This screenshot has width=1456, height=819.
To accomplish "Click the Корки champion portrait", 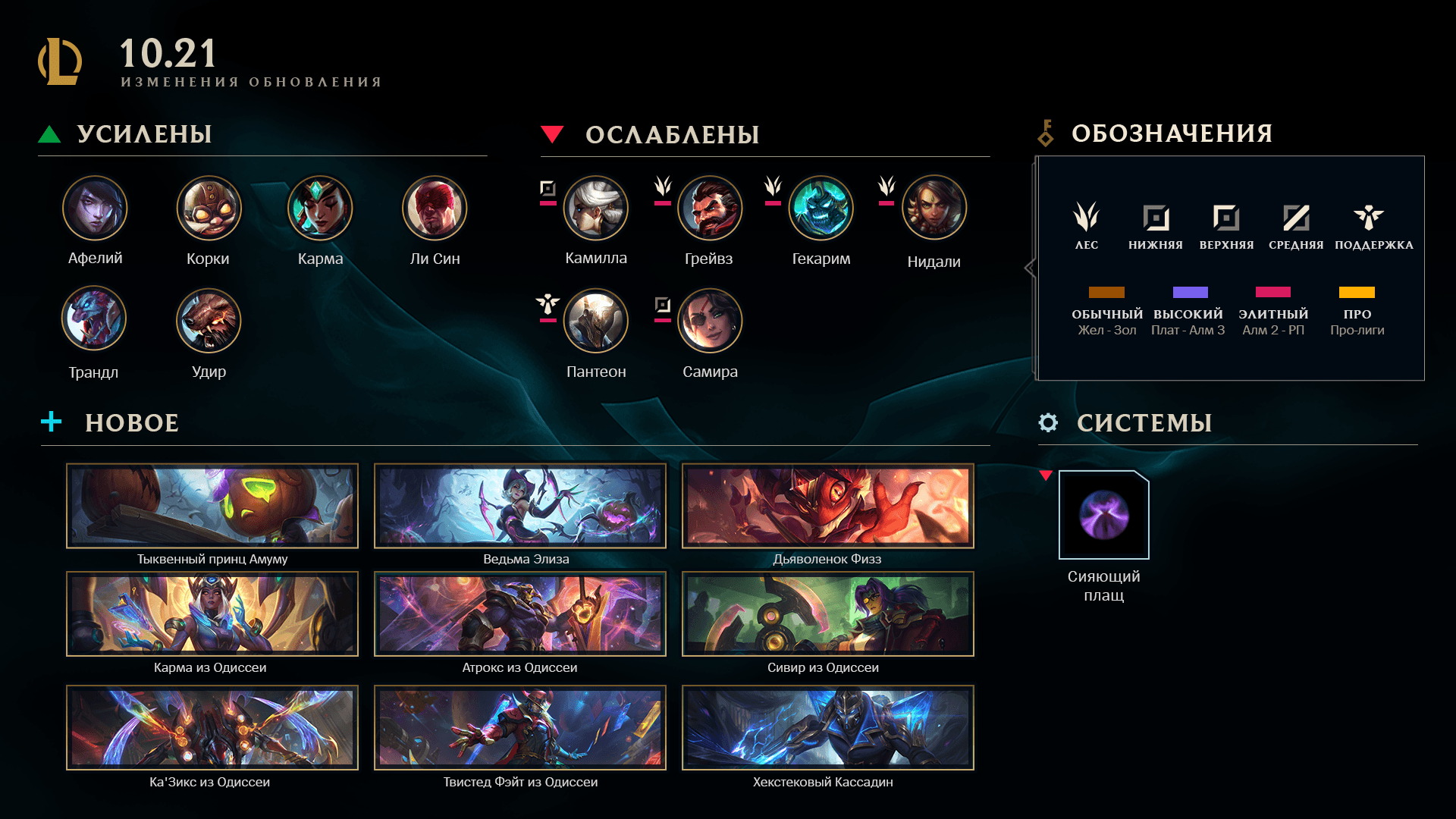I will pos(209,208).
